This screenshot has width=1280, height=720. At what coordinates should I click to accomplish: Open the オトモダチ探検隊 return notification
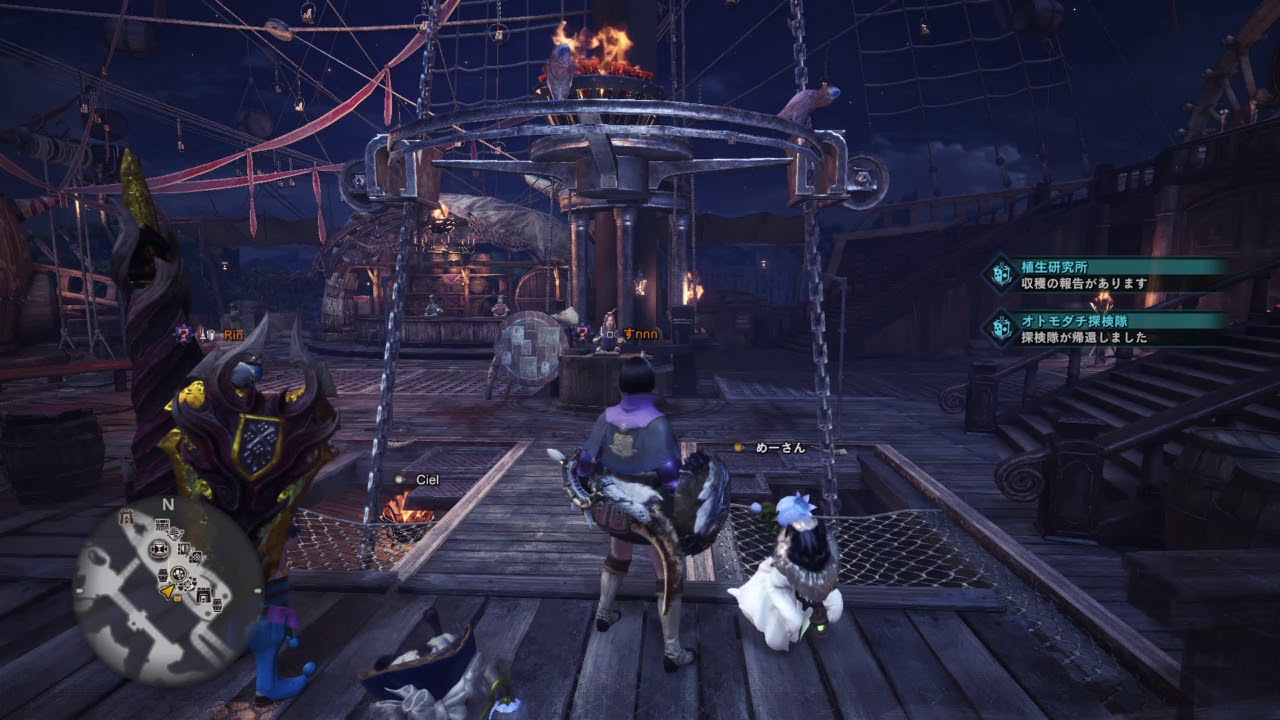point(1105,329)
